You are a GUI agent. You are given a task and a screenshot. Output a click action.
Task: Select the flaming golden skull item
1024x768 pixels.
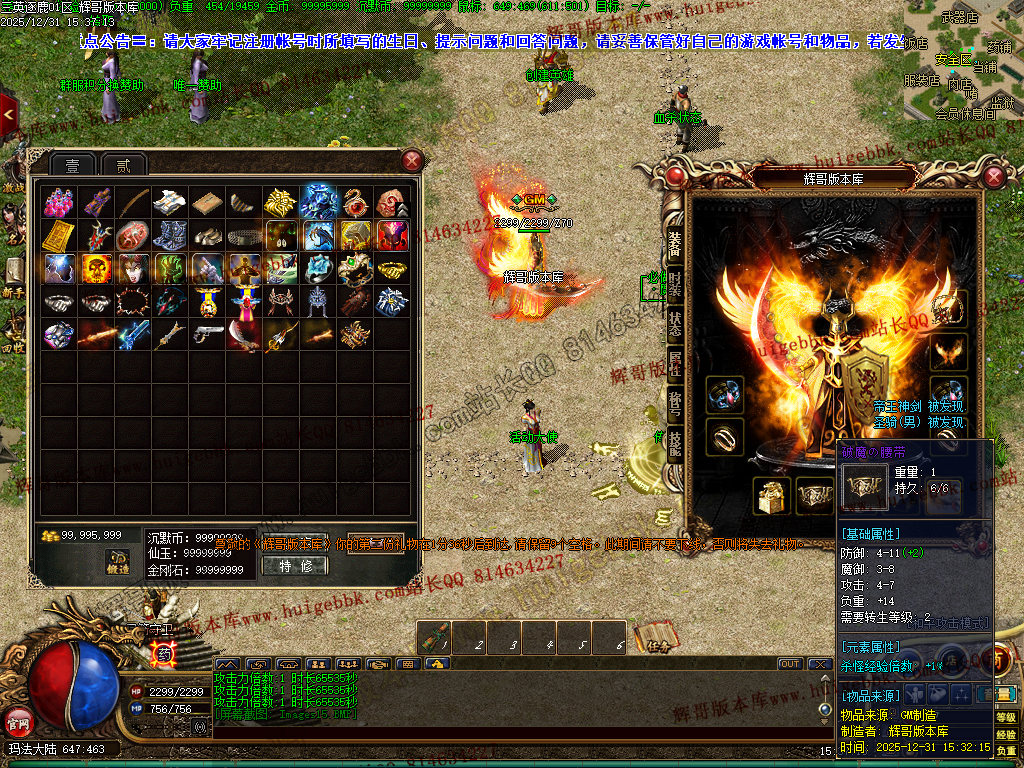96,268
